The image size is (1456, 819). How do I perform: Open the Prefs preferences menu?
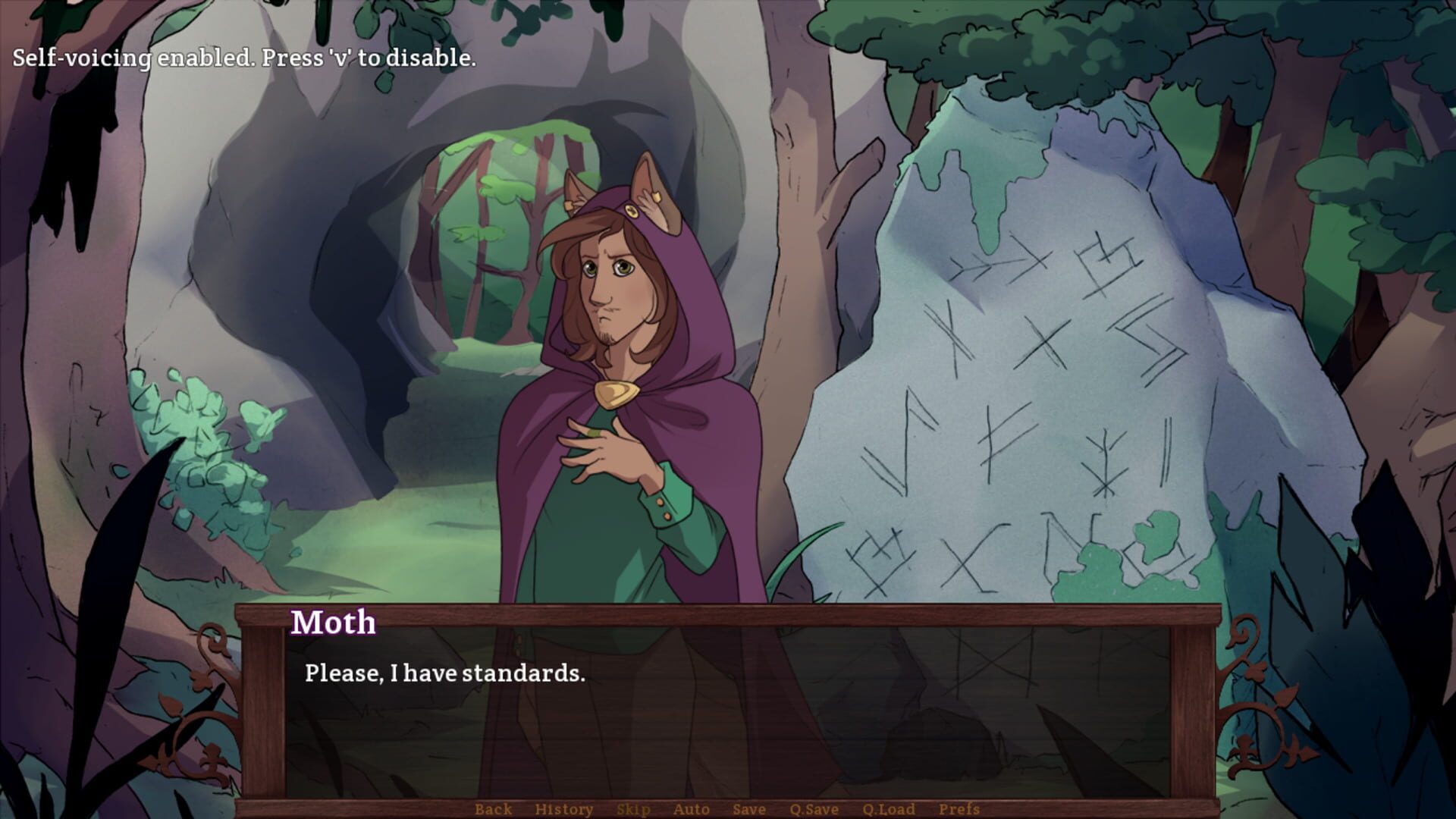(959, 808)
